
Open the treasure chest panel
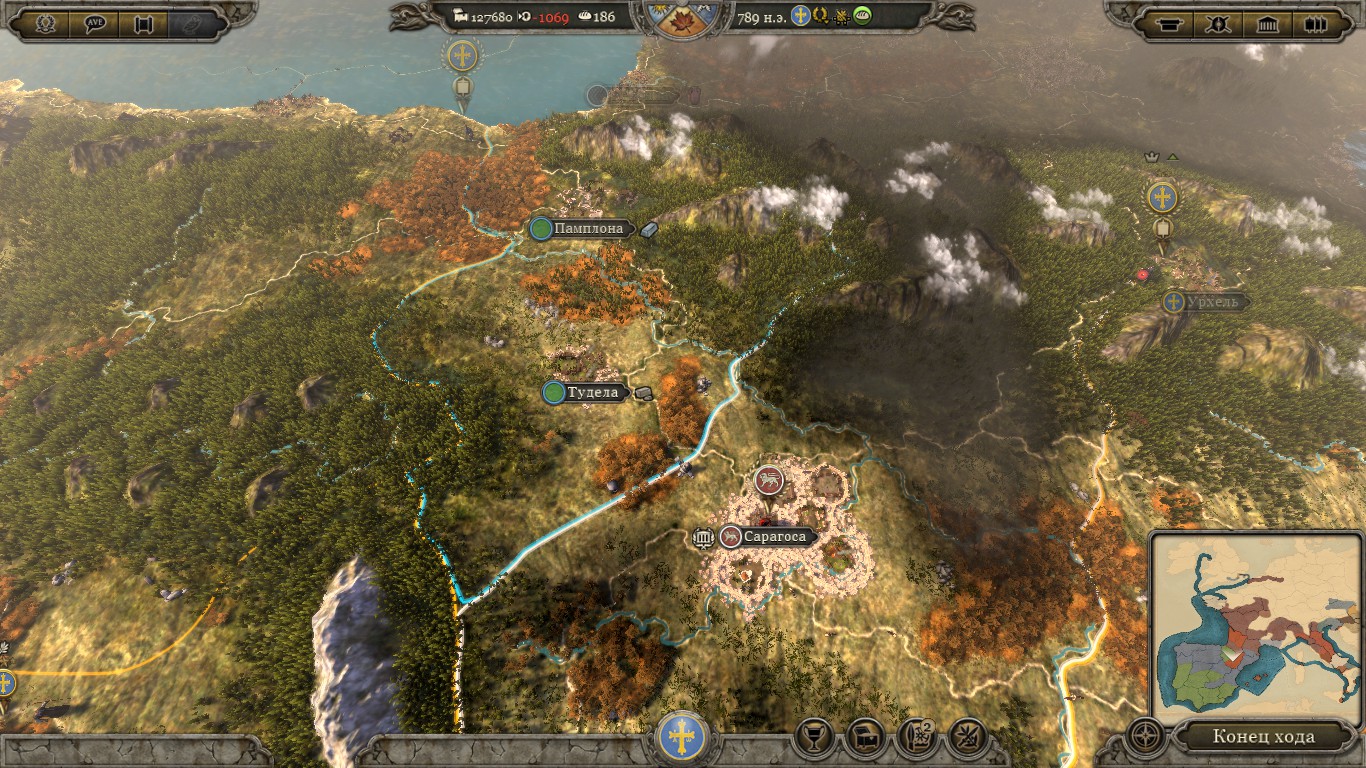(x=865, y=738)
